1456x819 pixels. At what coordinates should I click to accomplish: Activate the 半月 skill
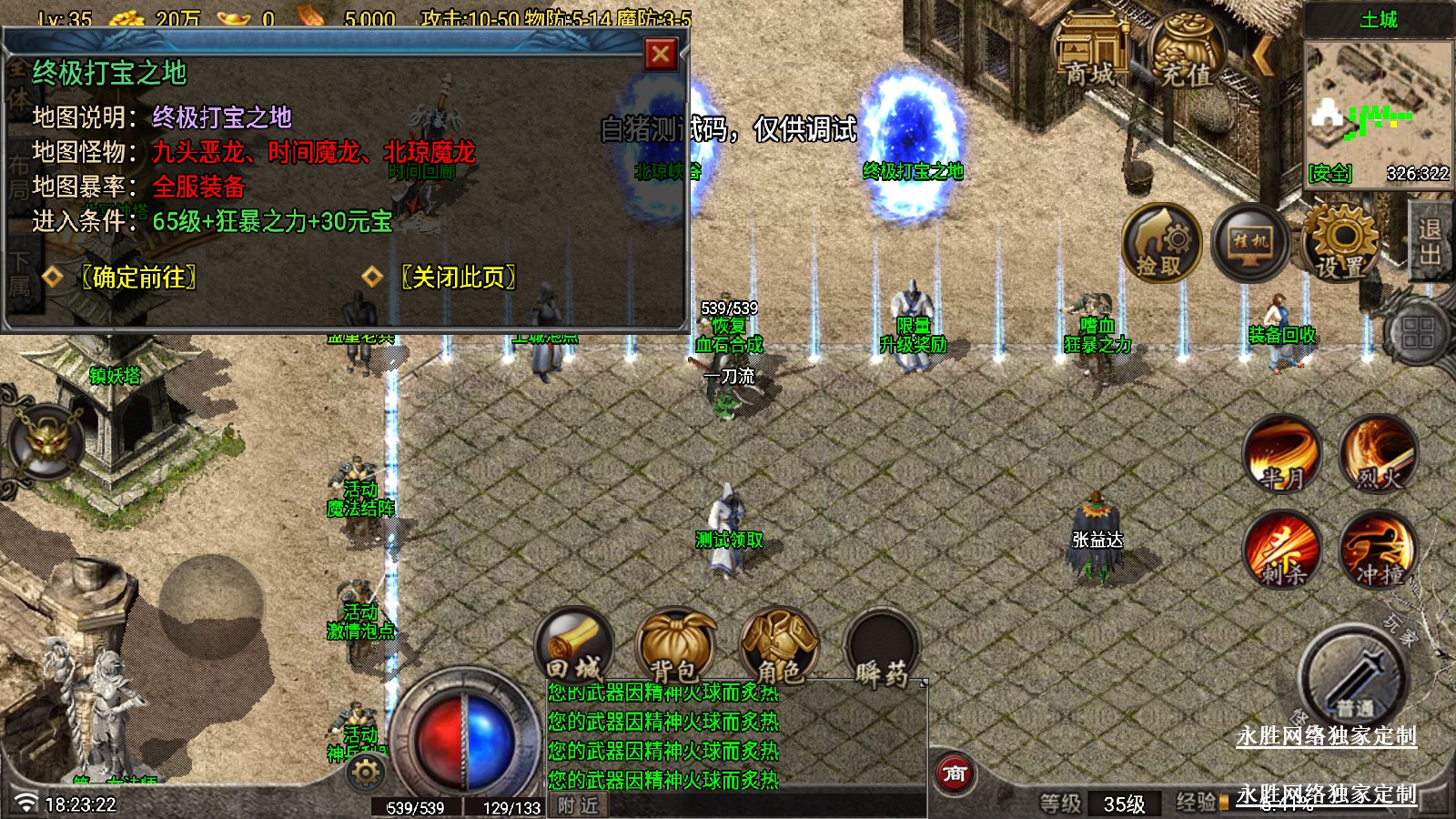pyautogui.click(x=1282, y=454)
